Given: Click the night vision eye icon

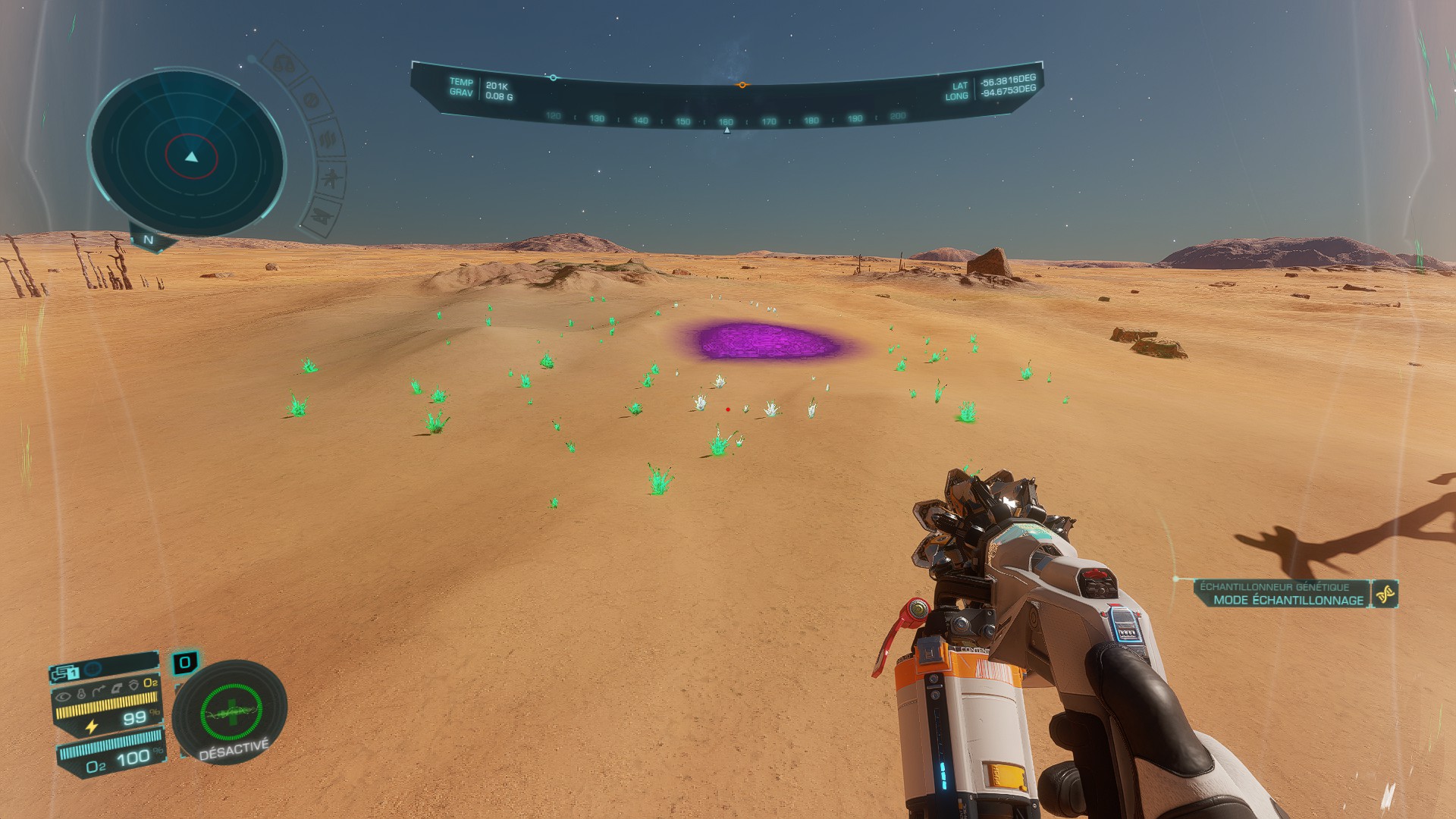Looking at the screenshot, I should [x=64, y=695].
